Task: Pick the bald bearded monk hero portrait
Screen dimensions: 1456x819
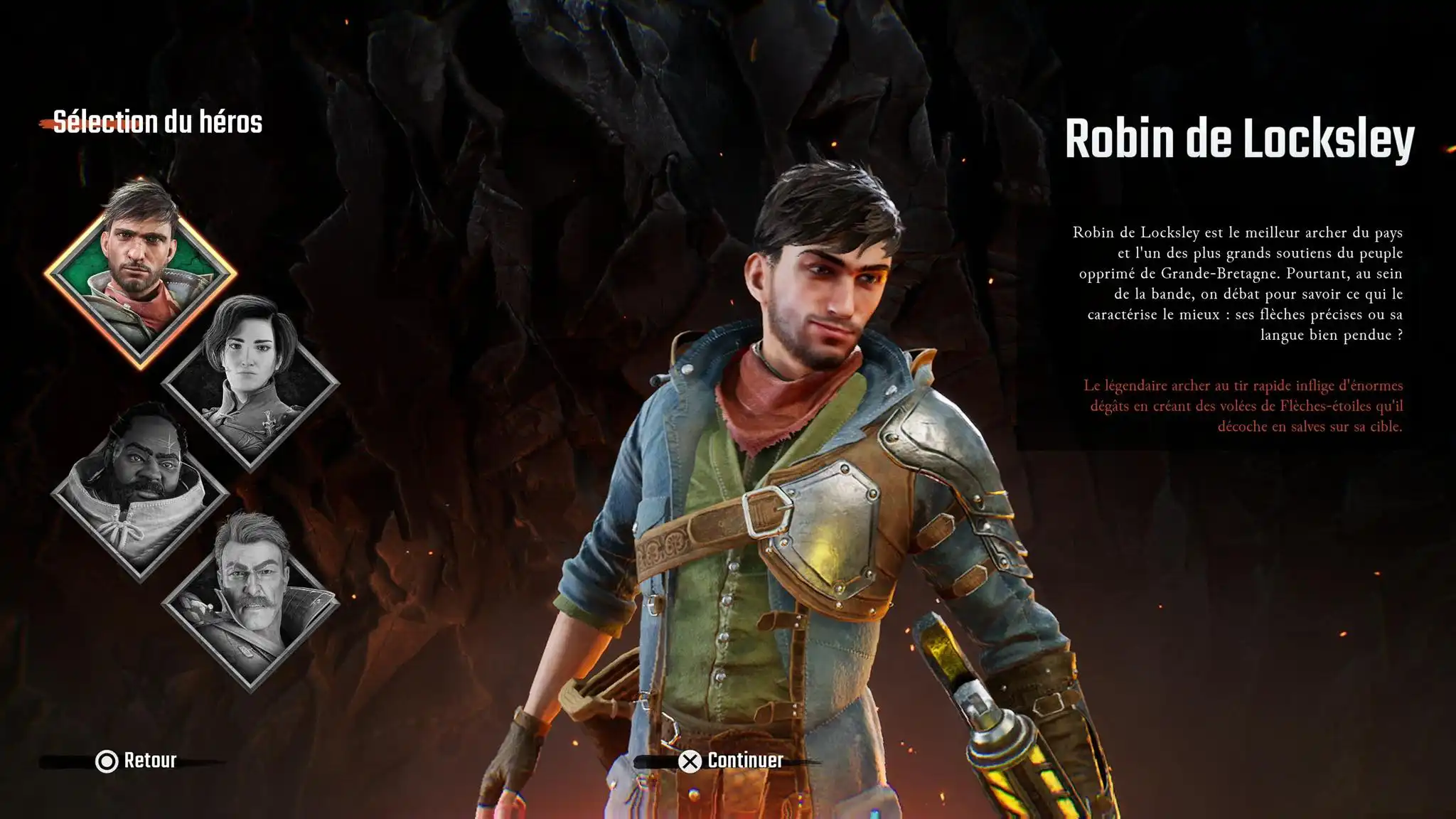Action: pos(140,492)
